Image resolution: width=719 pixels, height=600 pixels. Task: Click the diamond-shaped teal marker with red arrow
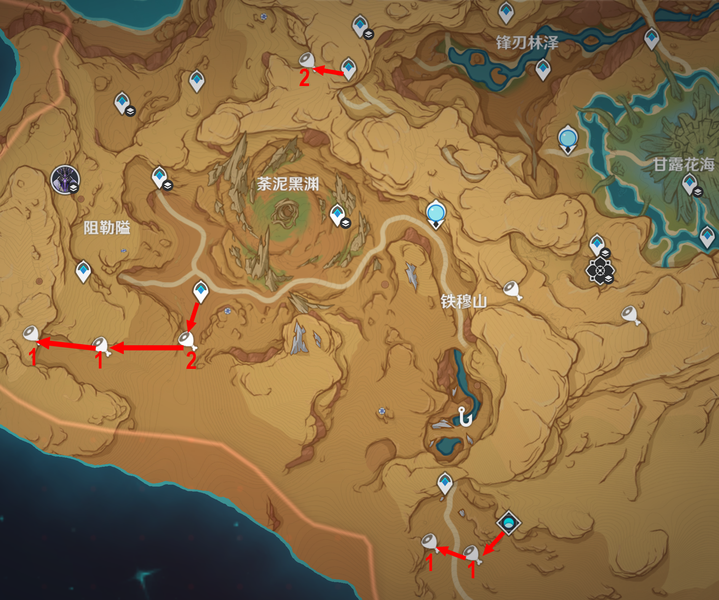tap(509, 522)
